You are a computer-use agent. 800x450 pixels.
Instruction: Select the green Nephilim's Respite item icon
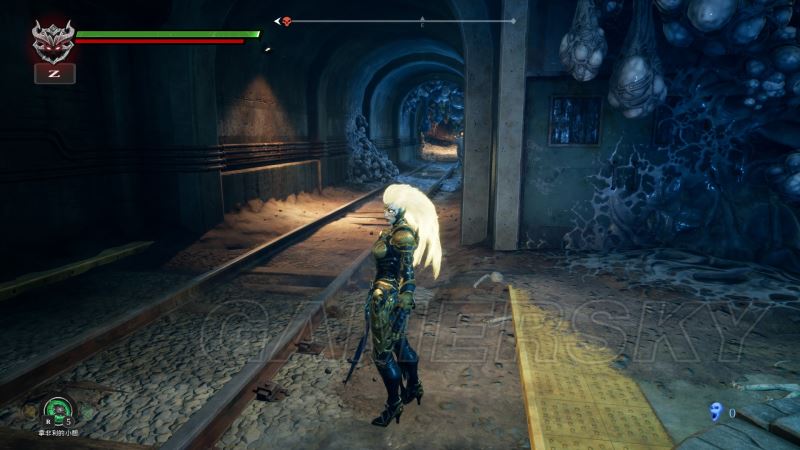[56, 408]
